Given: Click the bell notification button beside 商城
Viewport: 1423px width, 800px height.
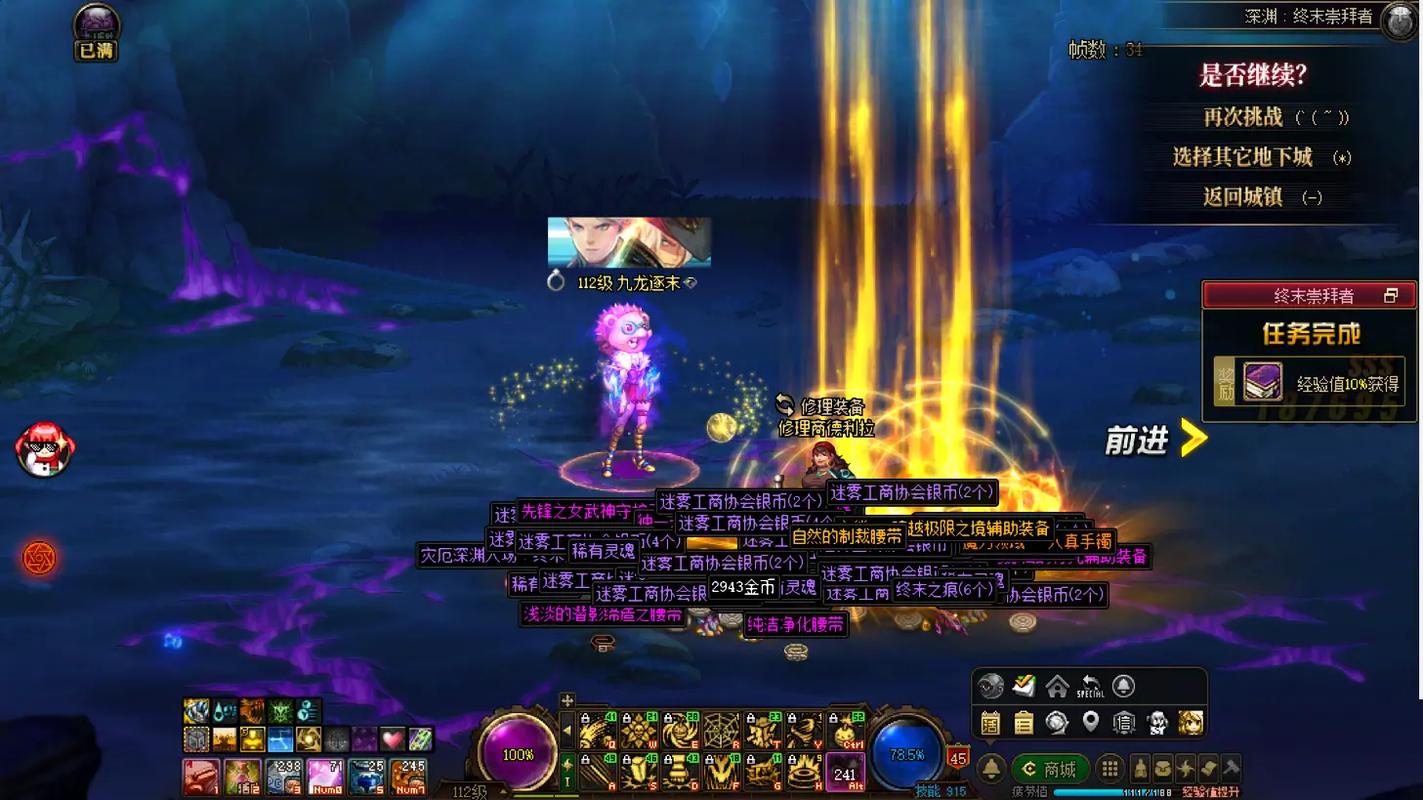Looking at the screenshot, I should tap(991, 769).
